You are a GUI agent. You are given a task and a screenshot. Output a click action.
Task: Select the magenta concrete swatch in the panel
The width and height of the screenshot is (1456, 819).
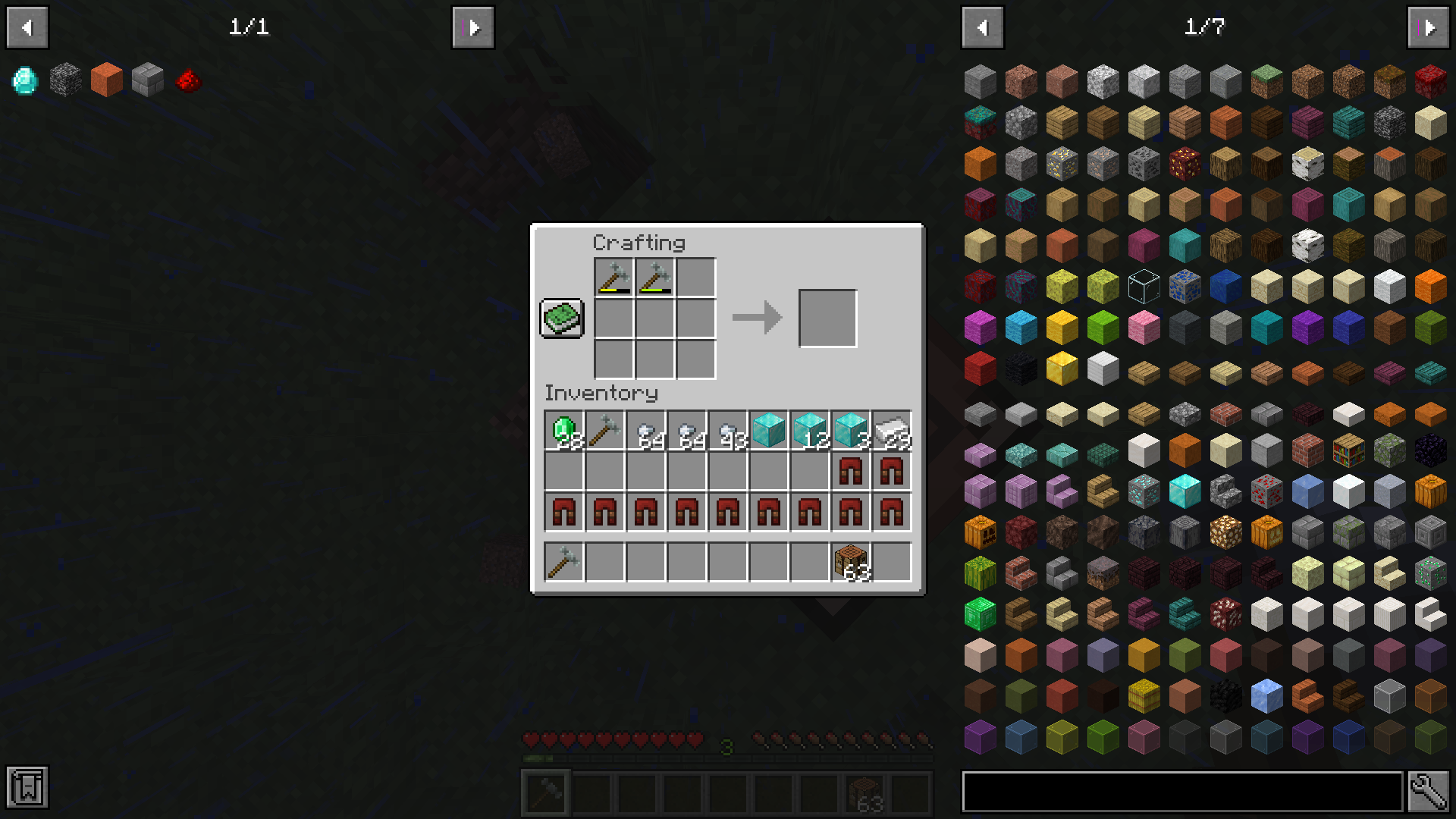point(980,327)
